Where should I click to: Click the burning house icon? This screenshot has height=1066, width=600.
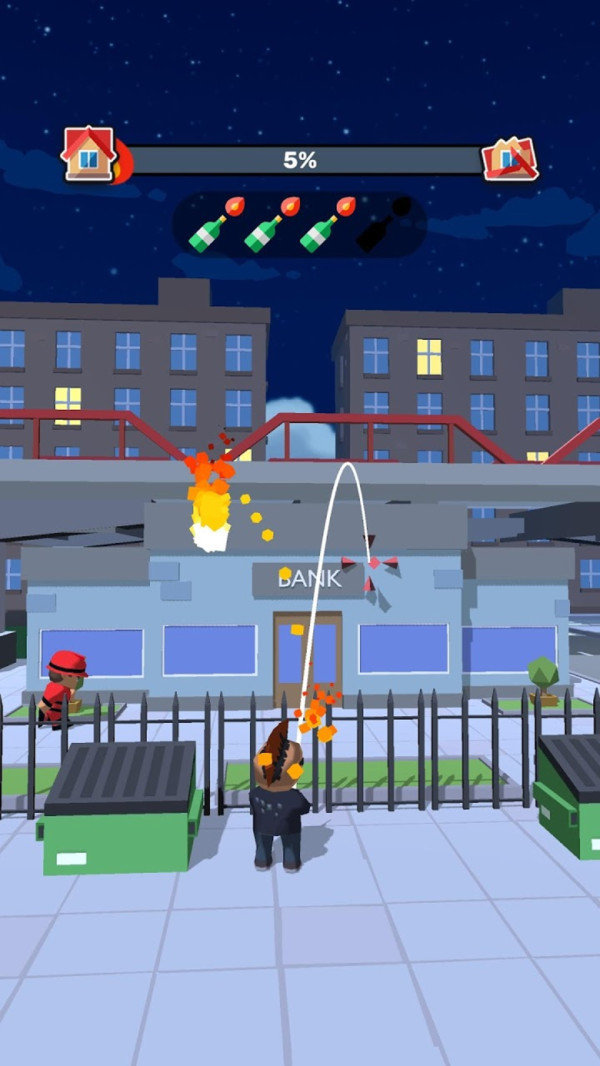(92, 155)
